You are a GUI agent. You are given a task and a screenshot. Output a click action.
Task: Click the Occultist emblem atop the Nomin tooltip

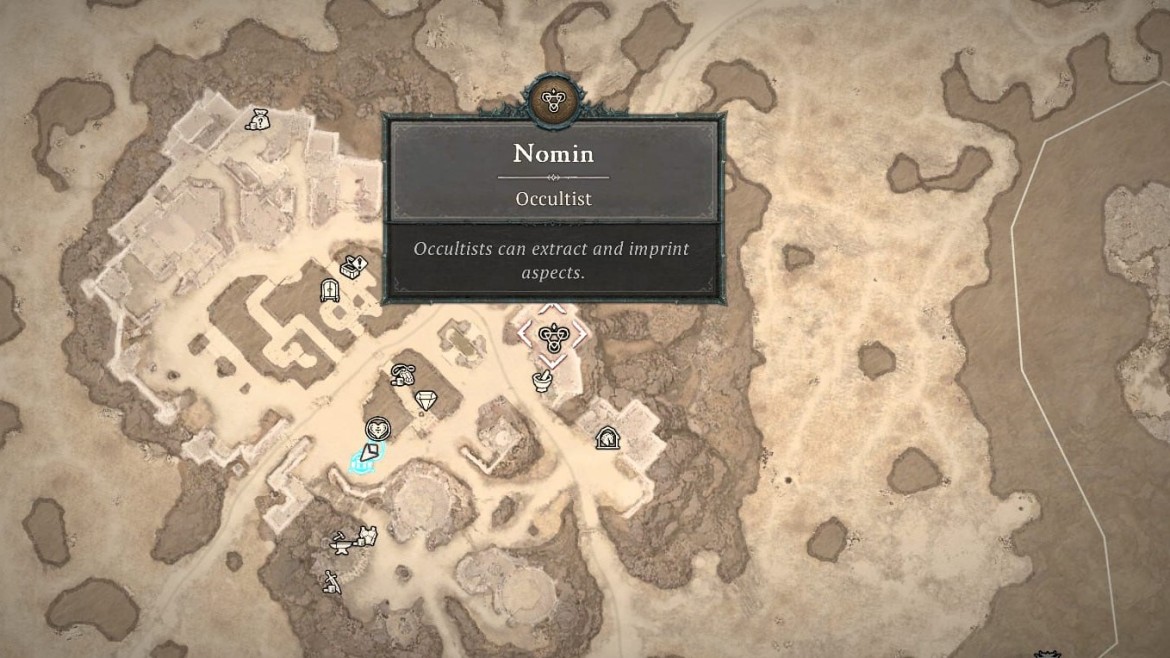(550, 99)
